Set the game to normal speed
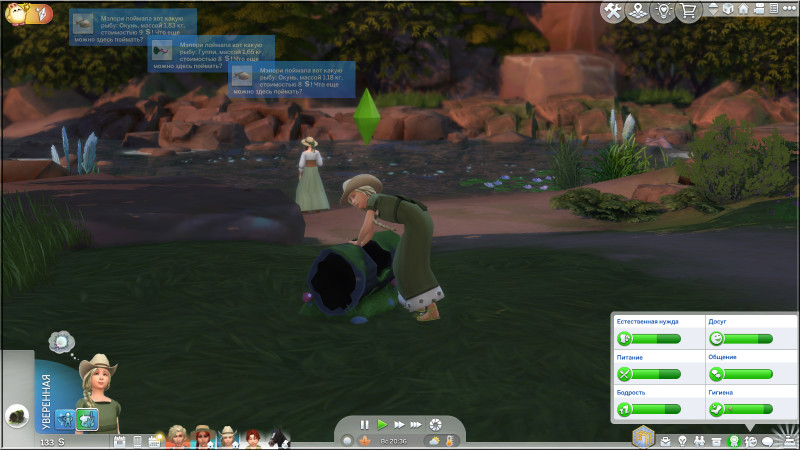 pos(382,425)
